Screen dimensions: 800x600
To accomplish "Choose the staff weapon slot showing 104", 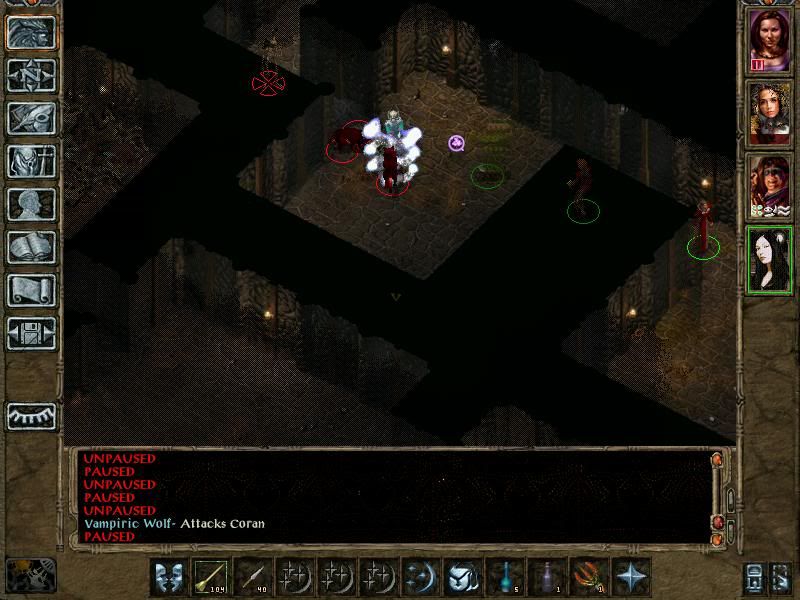I will [x=211, y=576].
